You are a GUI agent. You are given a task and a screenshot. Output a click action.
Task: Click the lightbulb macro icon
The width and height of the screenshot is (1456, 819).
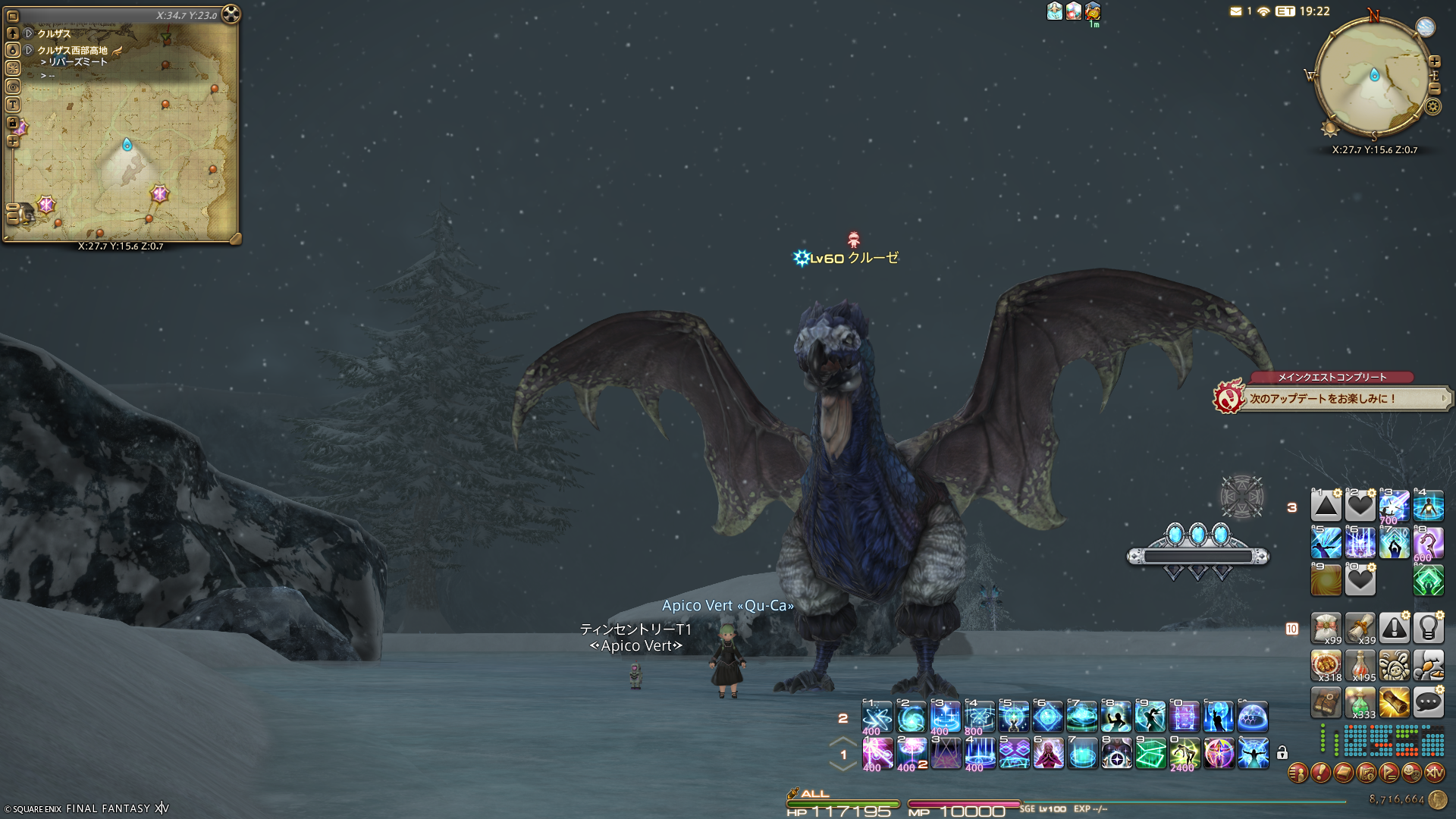point(1428,628)
